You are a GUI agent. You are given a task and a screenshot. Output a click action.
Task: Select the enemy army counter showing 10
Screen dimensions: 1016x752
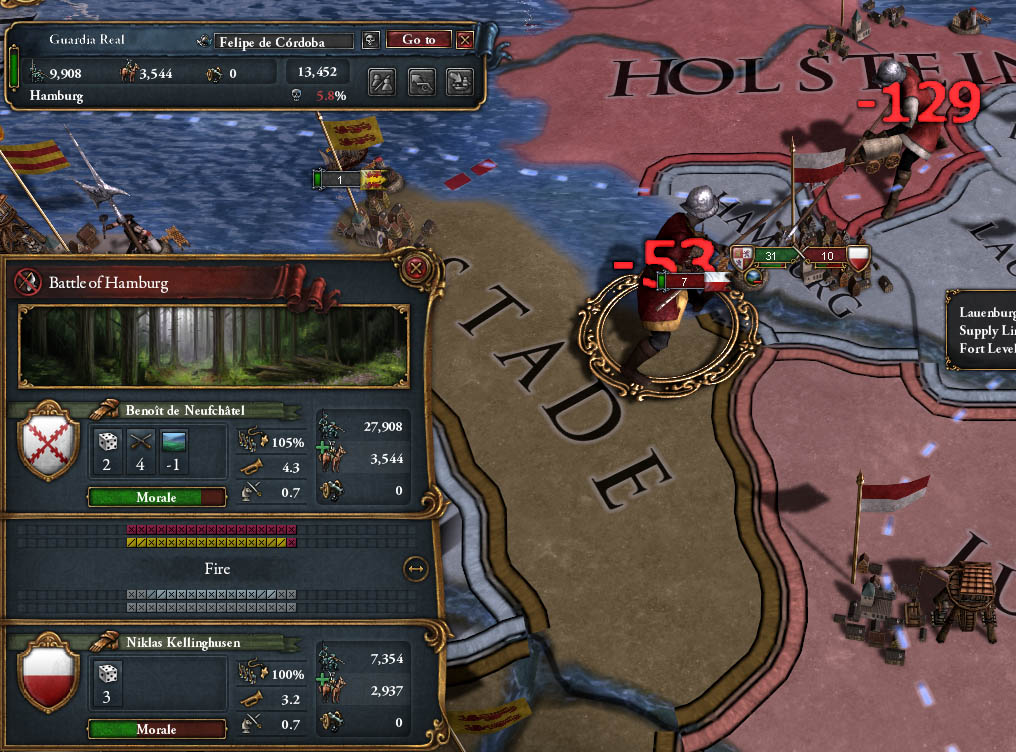827,256
